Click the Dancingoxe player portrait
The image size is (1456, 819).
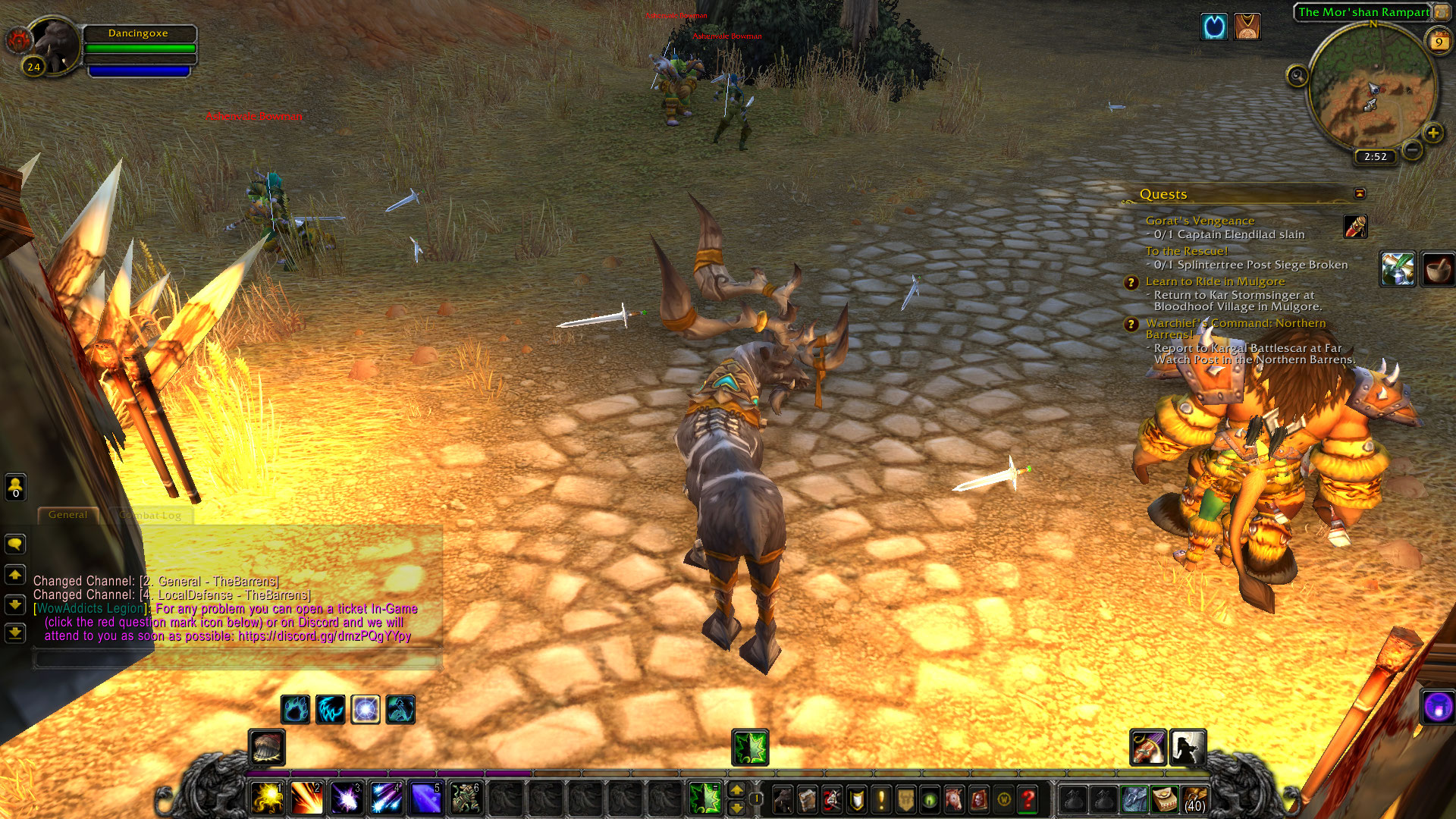click(x=55, y=45)
